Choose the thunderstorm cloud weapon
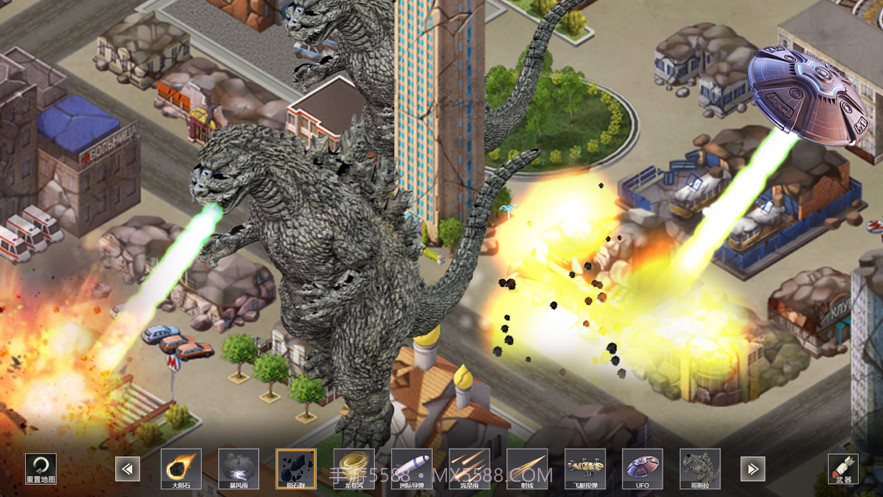Image resolution: width=883 pixels, height=497 pixels. pos(238,467)
